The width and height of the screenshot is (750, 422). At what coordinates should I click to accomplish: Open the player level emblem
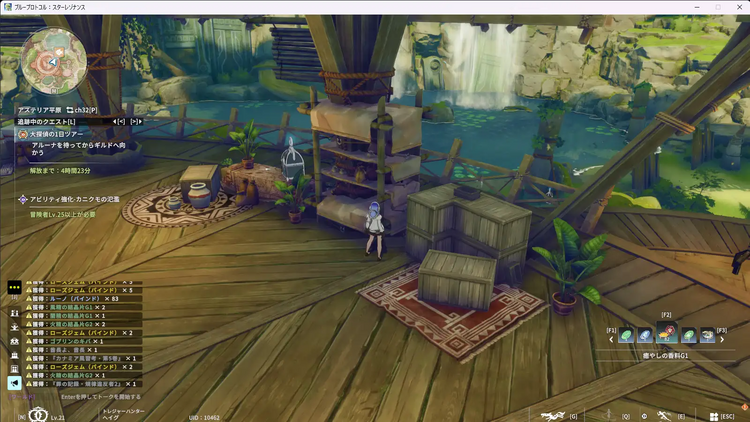tap(38, 414)
